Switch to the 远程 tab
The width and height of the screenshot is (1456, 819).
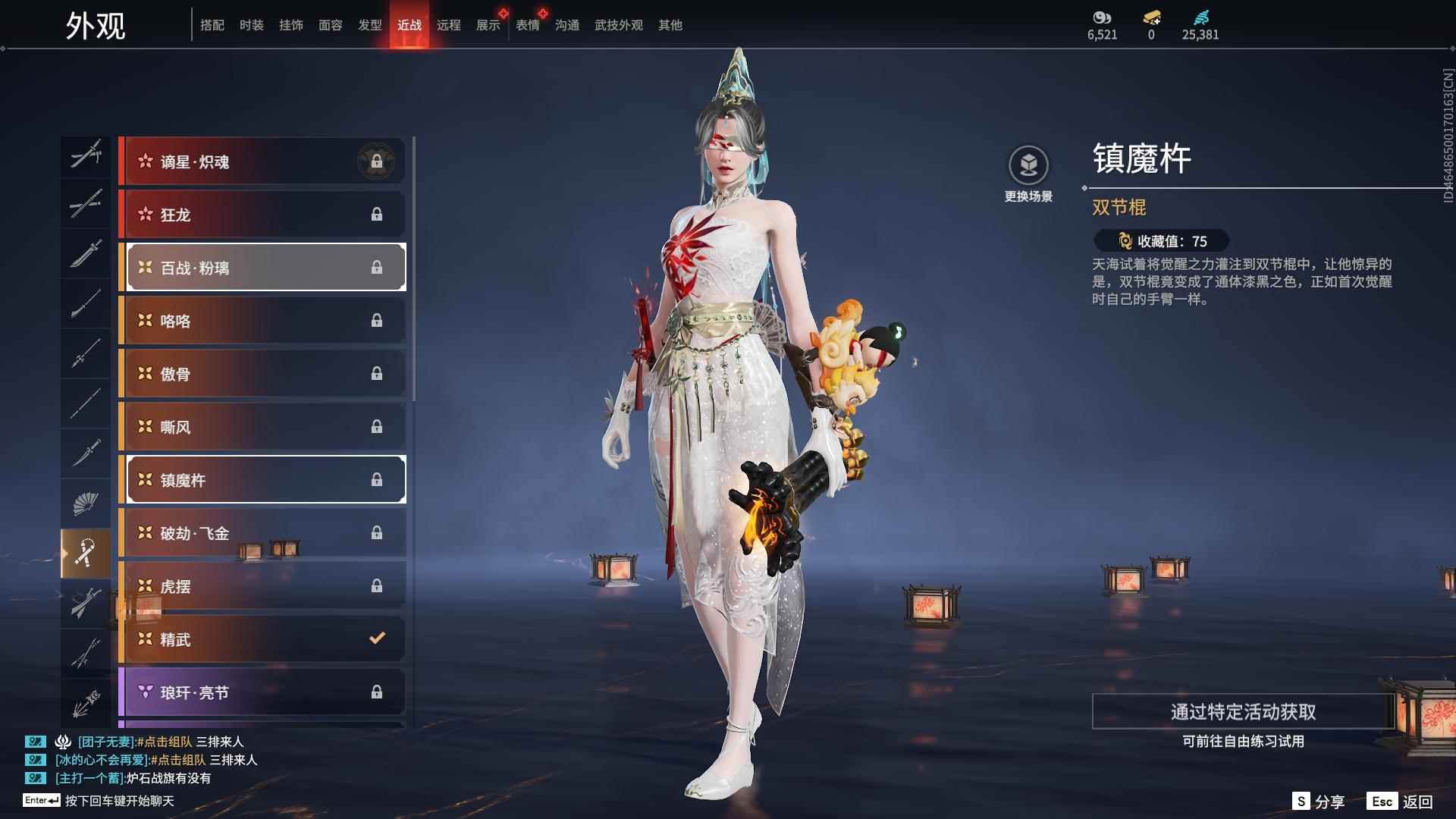(449, 25)
